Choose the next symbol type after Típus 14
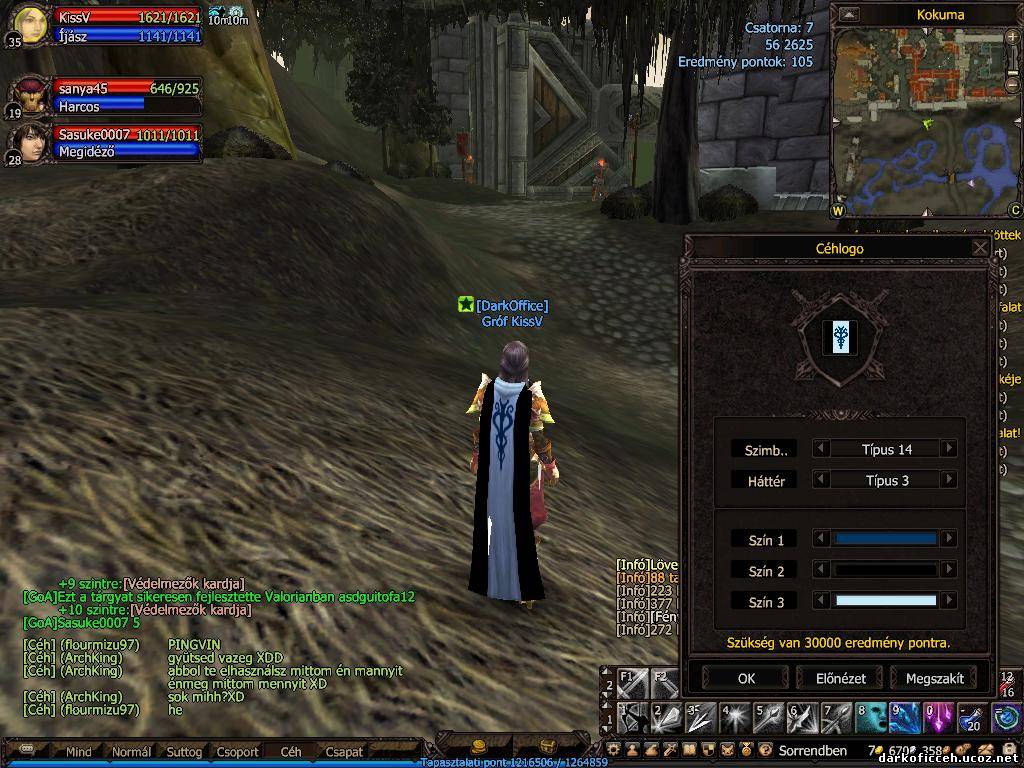Viewport: 1024px width, 768px height. [949, 449]
